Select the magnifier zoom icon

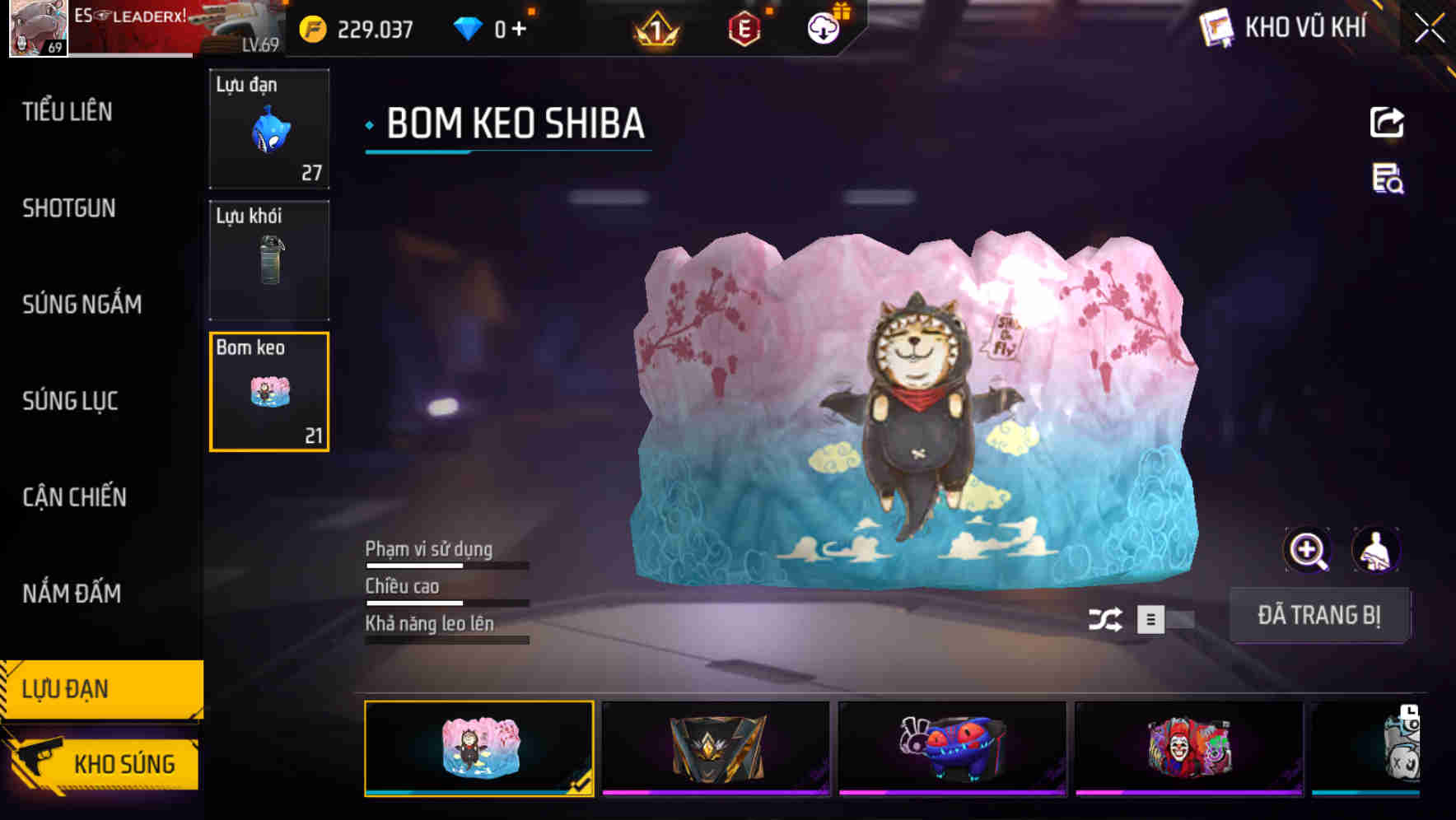[x=1308, y=550]
